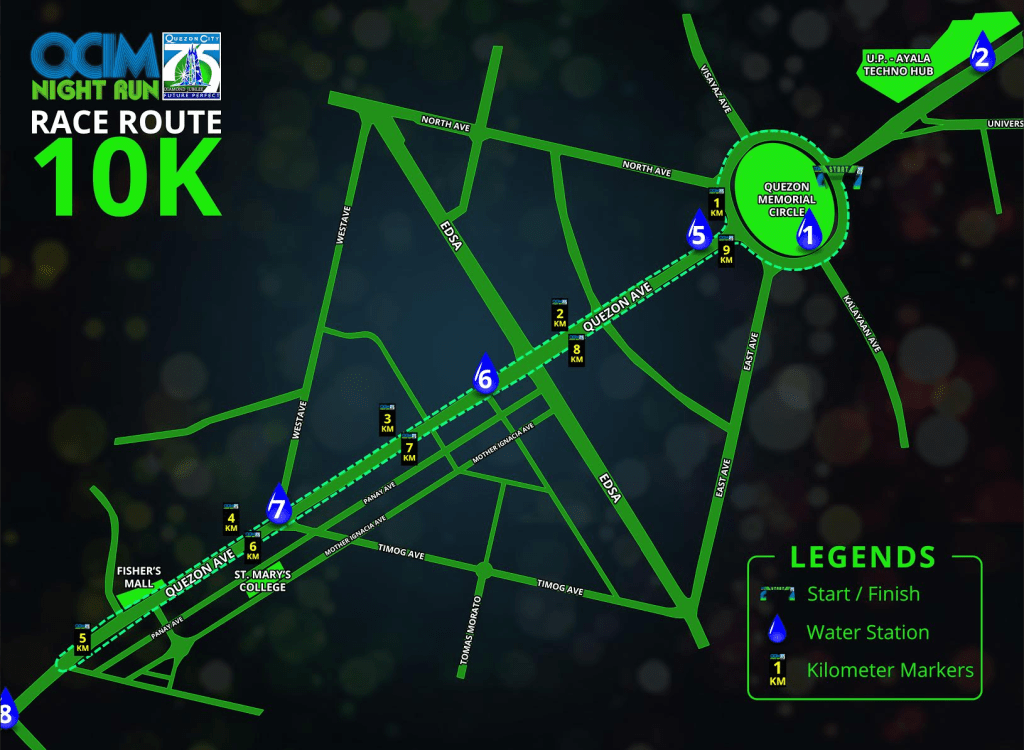The width and height of the screenshot is (1024, 750).
Task: Choose water station 5 droplet marker
Action: click(x=699, y=230)
